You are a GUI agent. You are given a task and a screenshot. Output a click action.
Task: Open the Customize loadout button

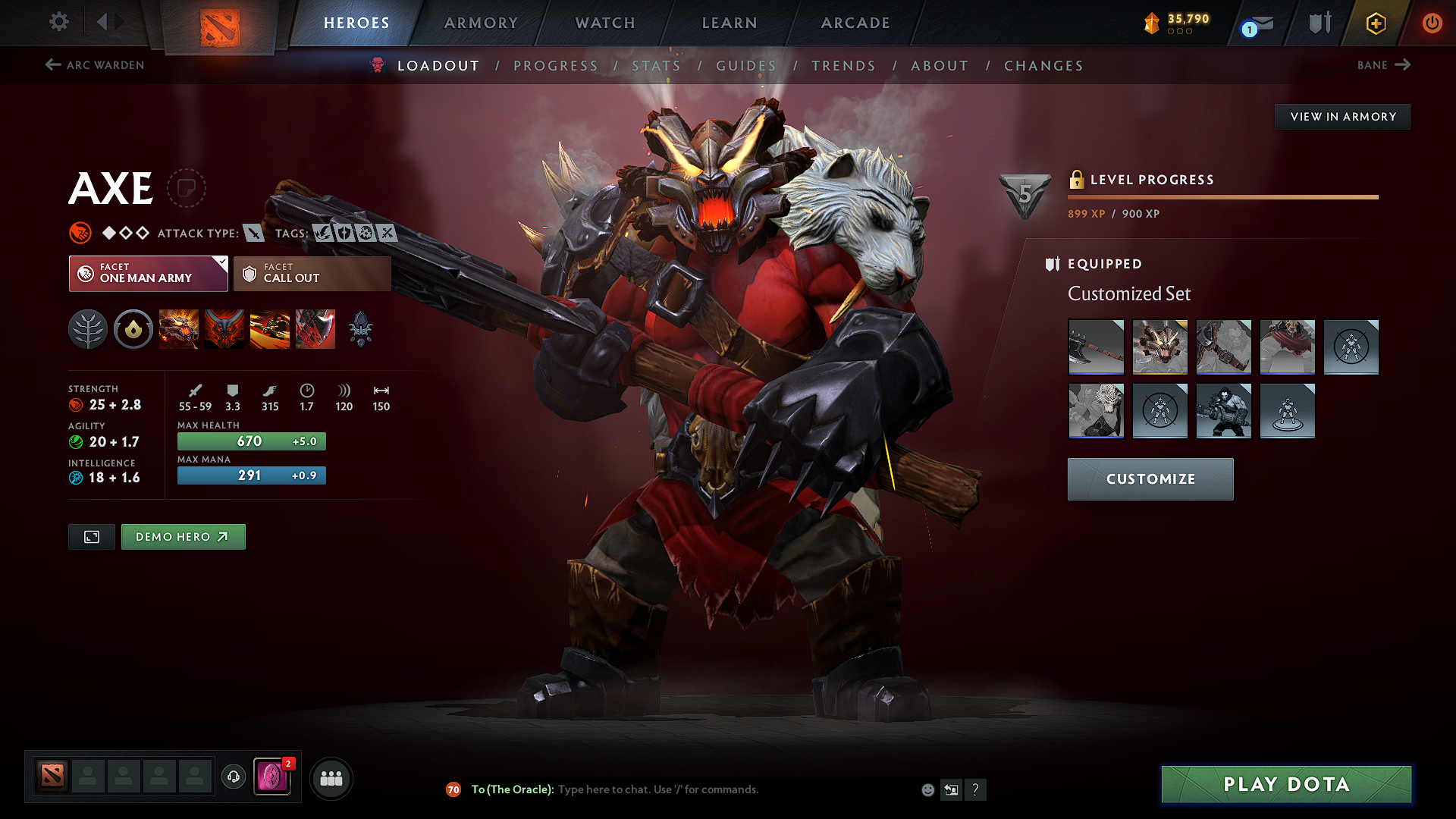pyautogui.click(x=1150, y=479)
